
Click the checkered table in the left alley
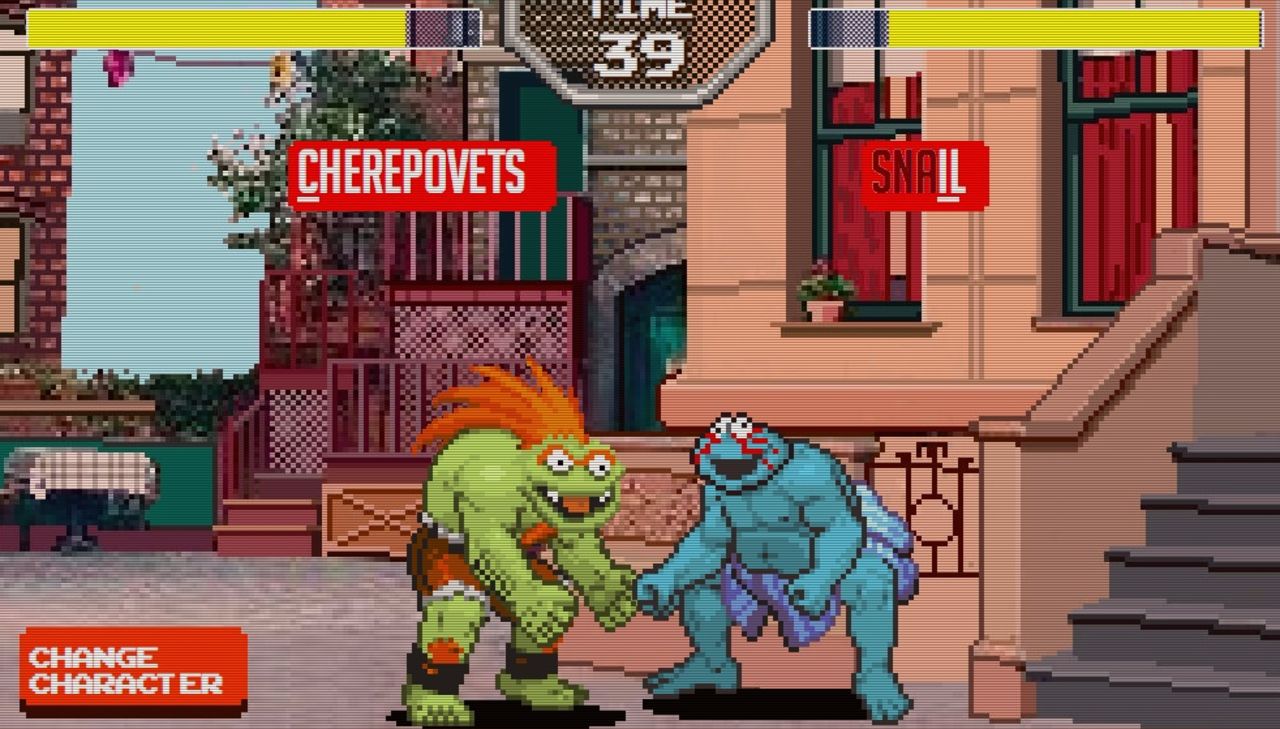(x=80, y=470)
